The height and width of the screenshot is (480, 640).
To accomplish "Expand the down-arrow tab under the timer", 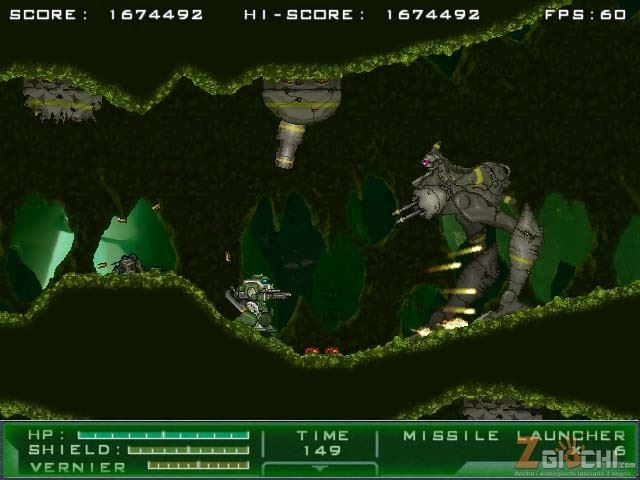I will tap(320, 468).
